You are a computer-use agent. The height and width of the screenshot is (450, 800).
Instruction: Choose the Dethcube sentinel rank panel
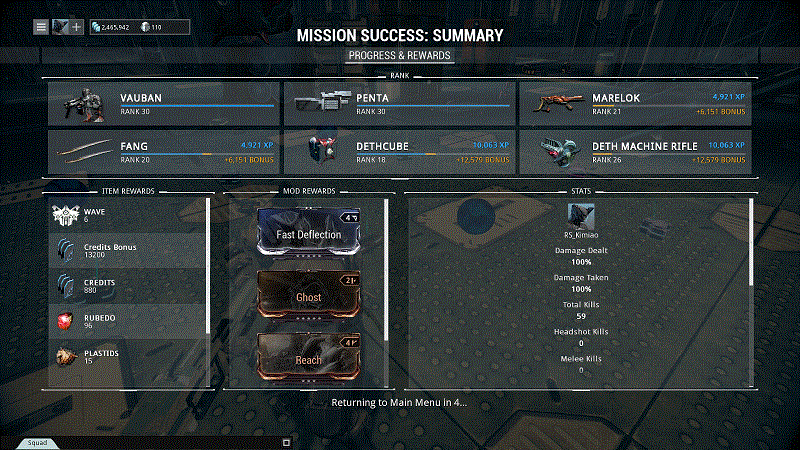point(398,151)
